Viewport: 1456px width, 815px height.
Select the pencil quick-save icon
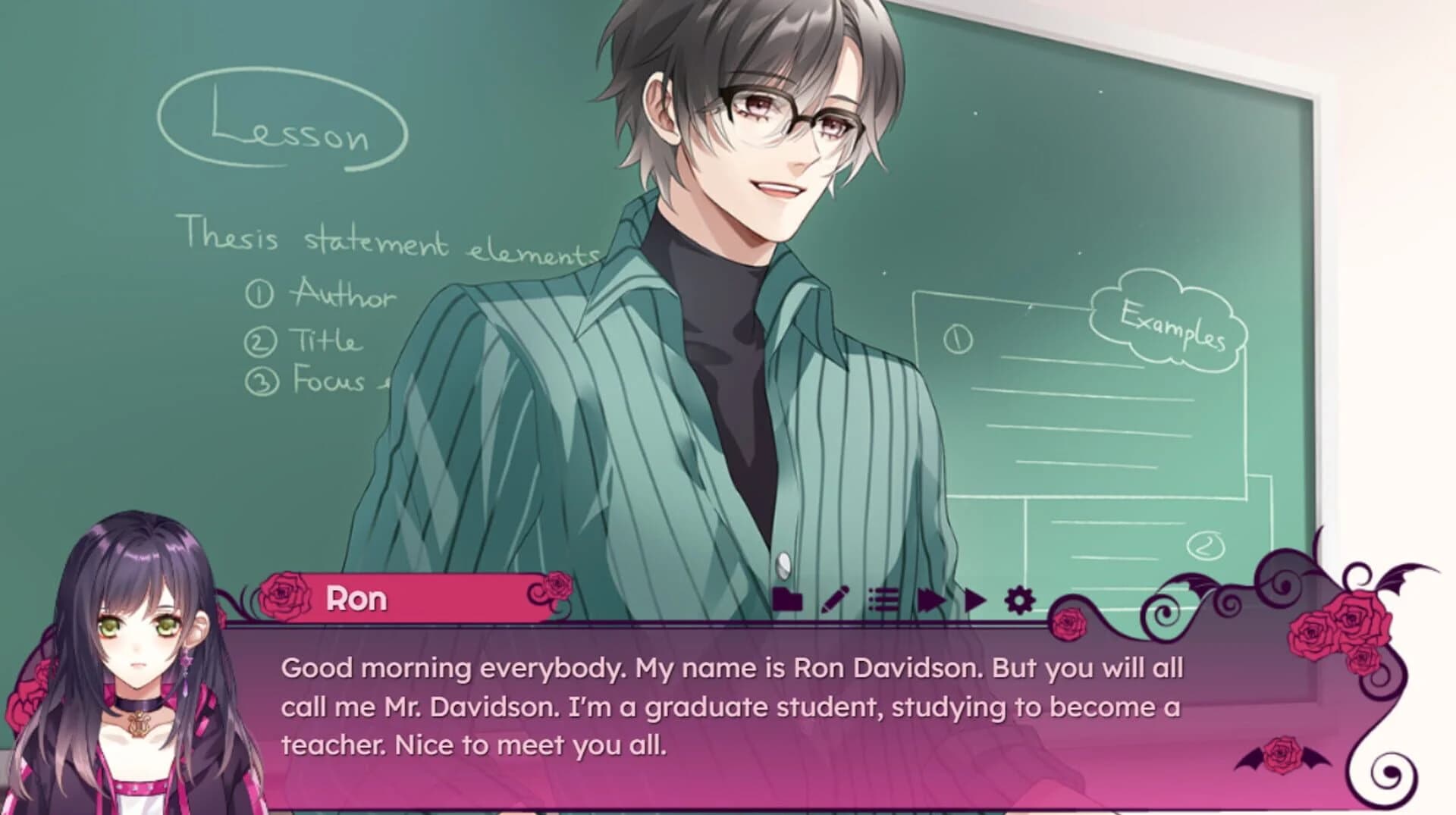coord(834,599)
